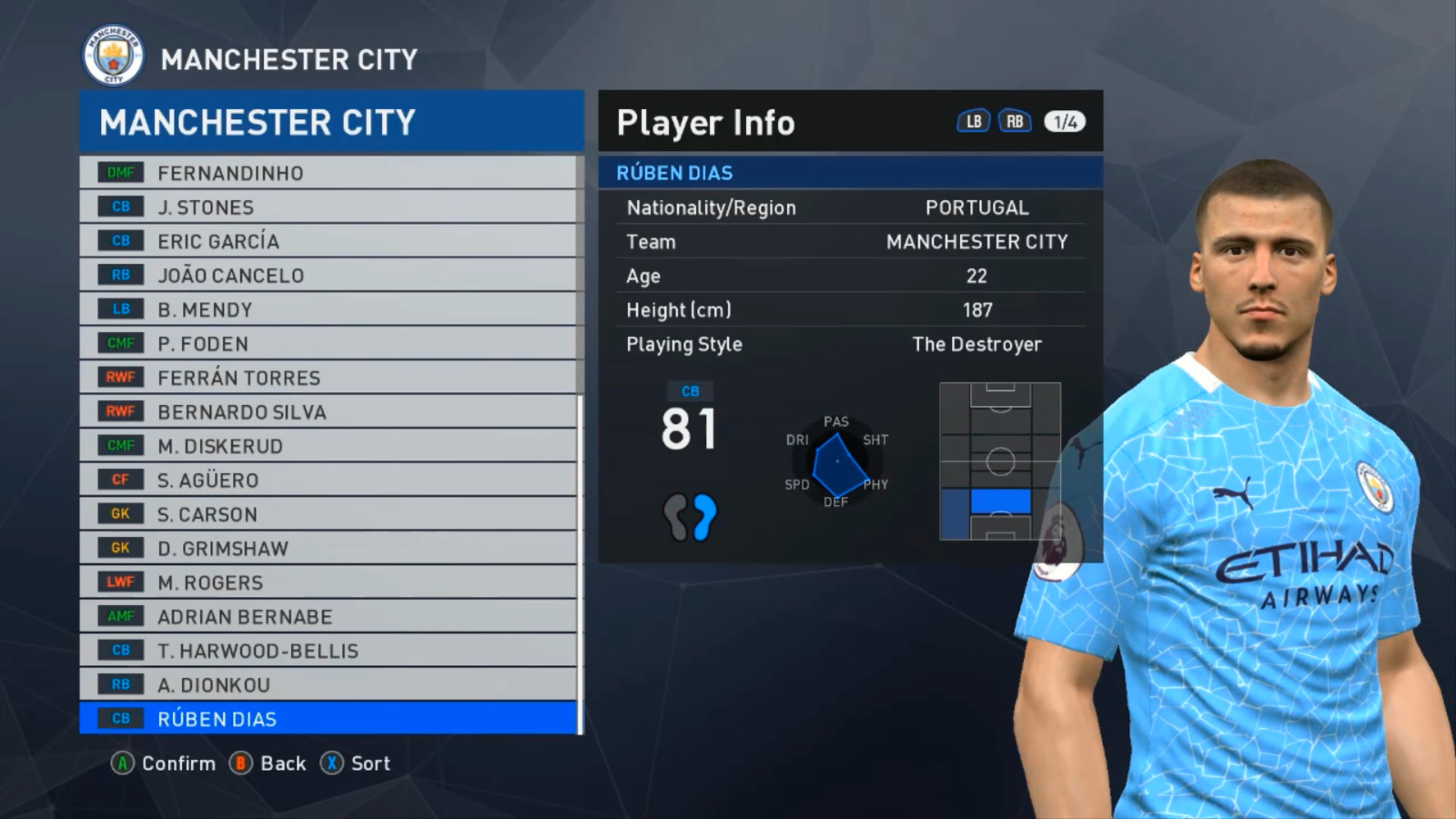The width and height of the screenshot is (1456, 819).
Task: Click the CB badge beside Rúben Dias
Action: pos(118,718)
